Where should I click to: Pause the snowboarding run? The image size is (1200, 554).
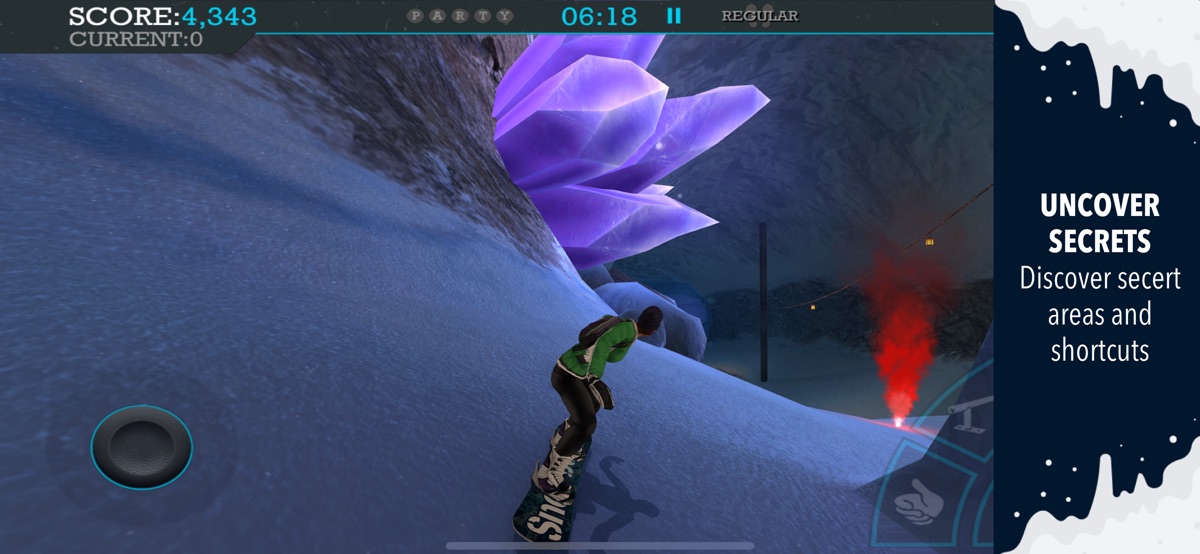click(x=674, y=16)
